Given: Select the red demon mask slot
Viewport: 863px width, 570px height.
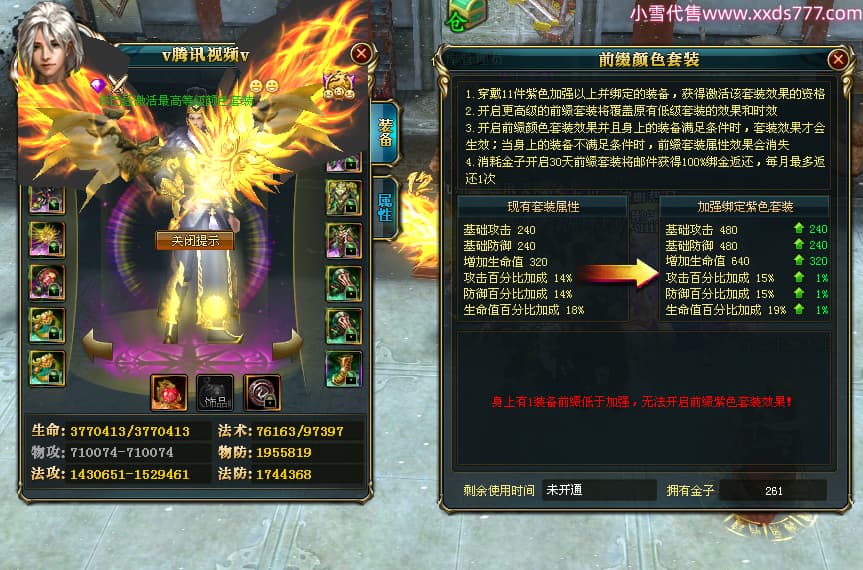Looking at the screenshot, I should (x=169, y=393).
